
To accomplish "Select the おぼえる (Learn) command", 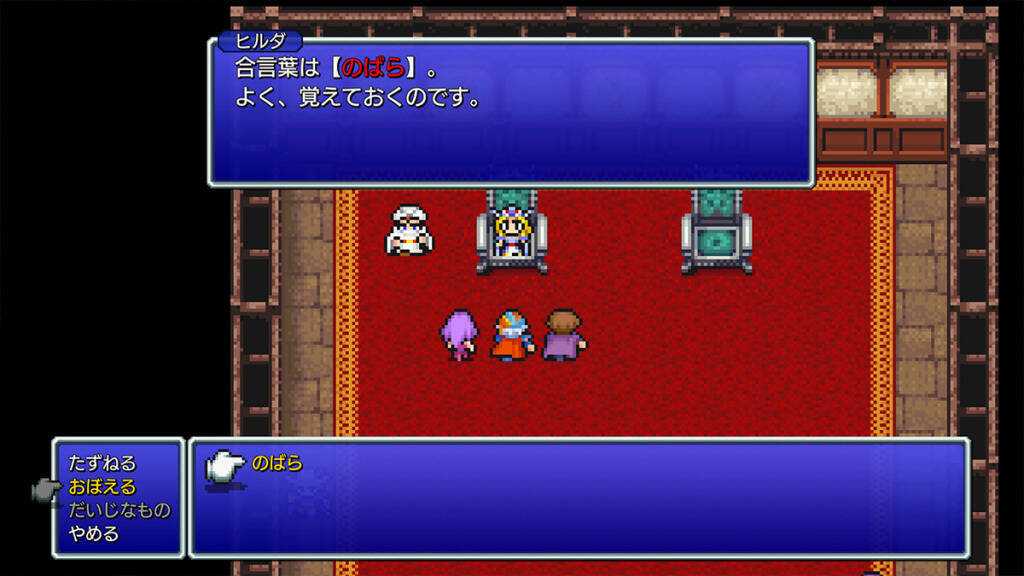I will pyautogui.click(x=102, y=487).
